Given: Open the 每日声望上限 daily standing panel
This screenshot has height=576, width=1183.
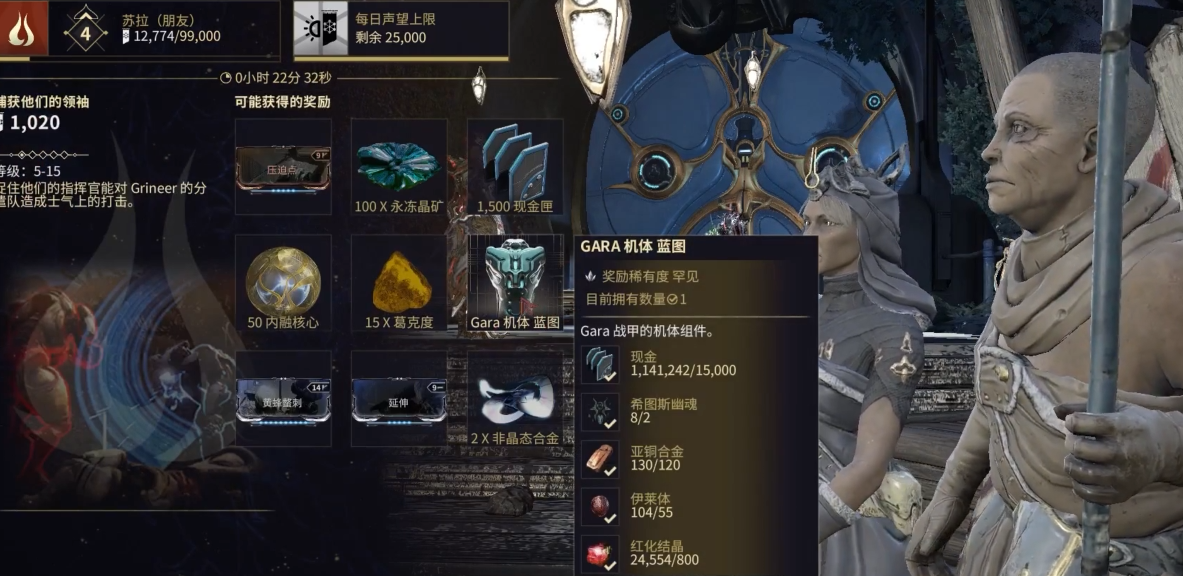Looking at the screenshot, I should (400, 29).
